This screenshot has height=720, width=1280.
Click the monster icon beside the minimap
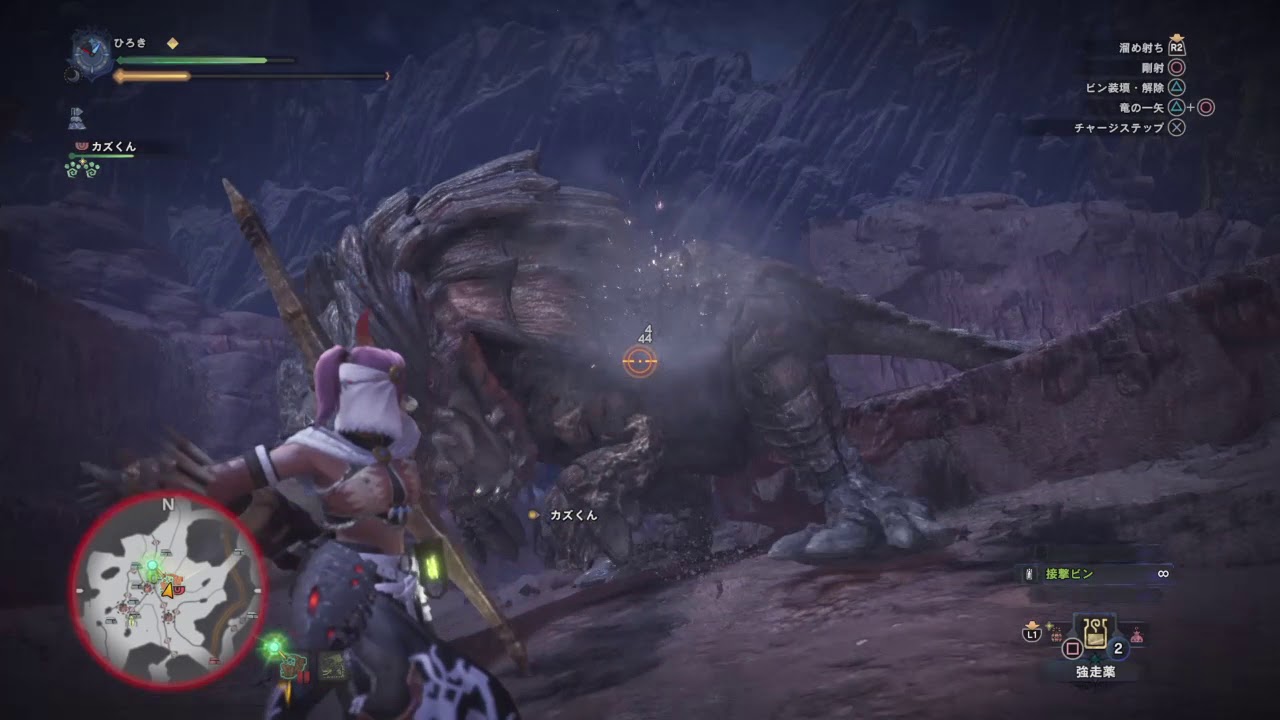pos(295,662)
